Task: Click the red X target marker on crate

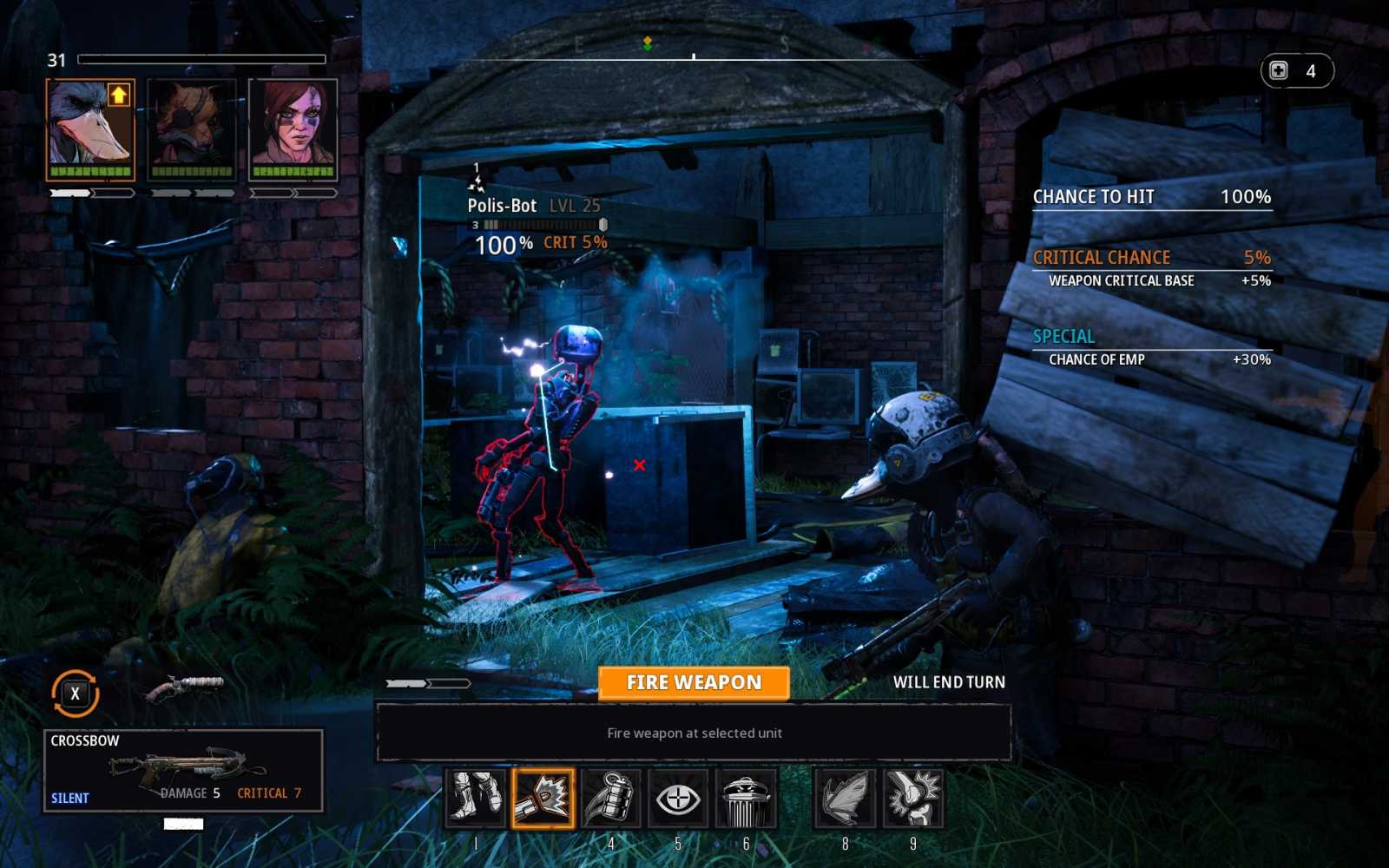Action: coord(639,466)
